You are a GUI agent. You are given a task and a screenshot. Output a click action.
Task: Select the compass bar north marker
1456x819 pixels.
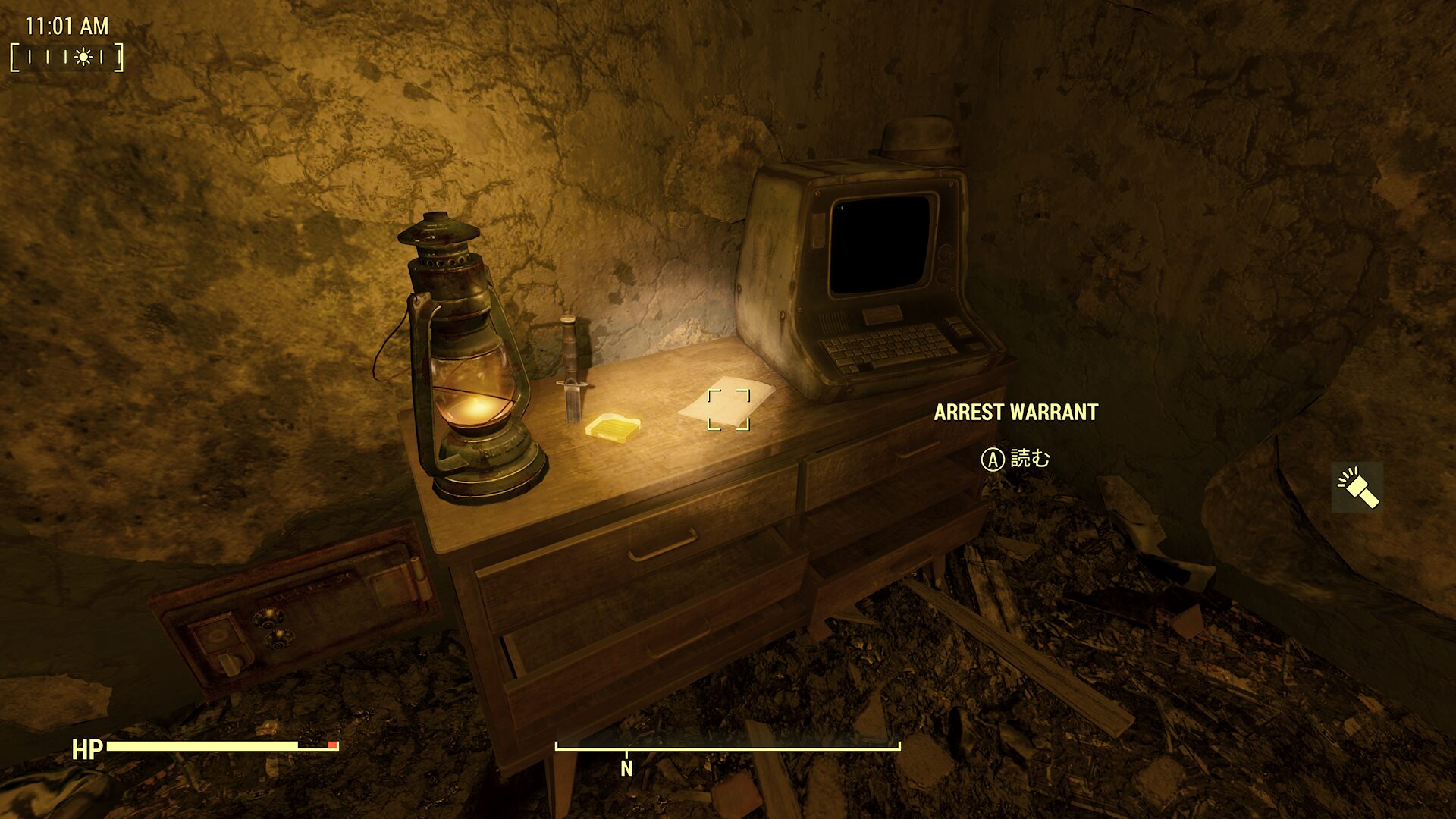coord(626,767)
